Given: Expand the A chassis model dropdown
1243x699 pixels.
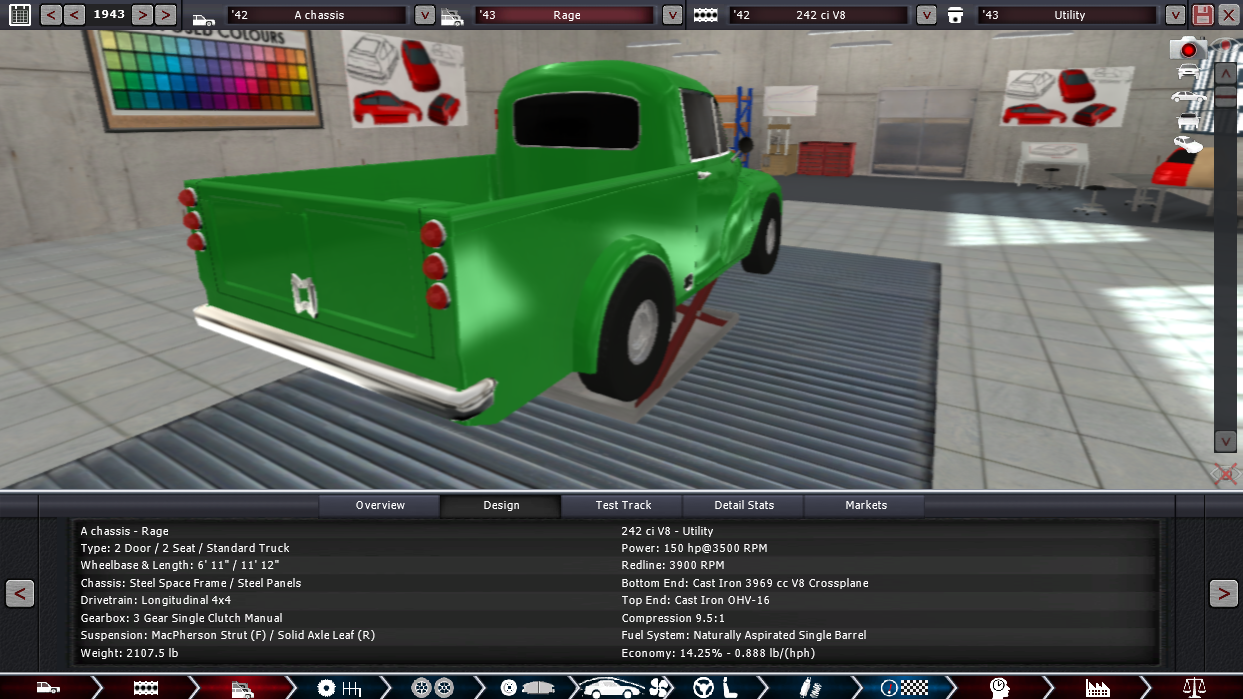Looking at the screenshot, I should tap(425, 15).
